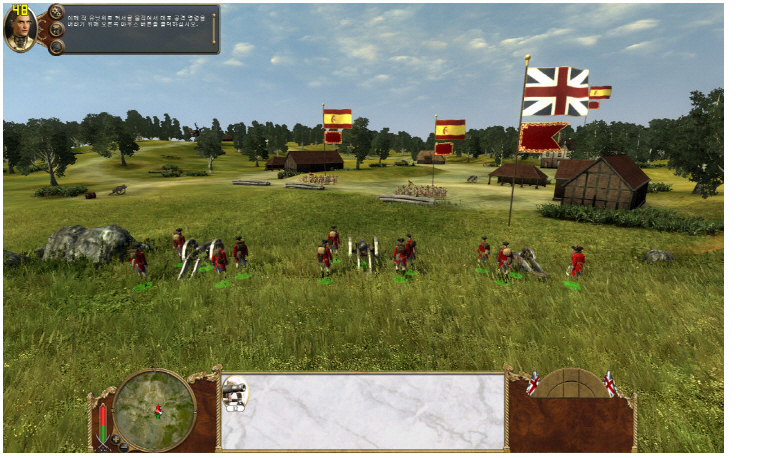764x458 pixels.
Task: Select the cannon artillery unit card
Action: pyautogui.click(x=235, y=394)
